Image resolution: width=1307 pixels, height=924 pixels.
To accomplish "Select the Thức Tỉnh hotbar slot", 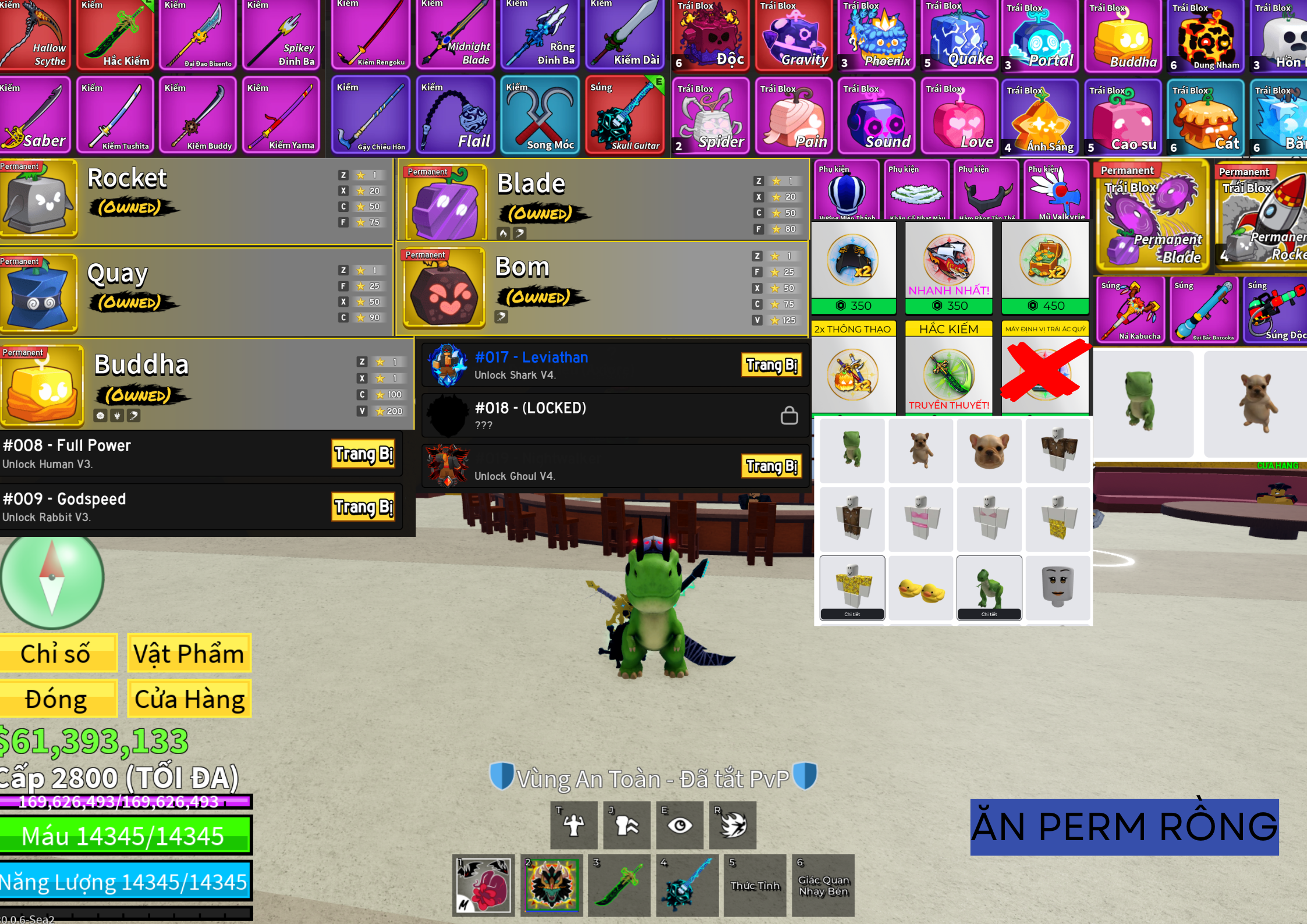I will (x=755, y=885).
